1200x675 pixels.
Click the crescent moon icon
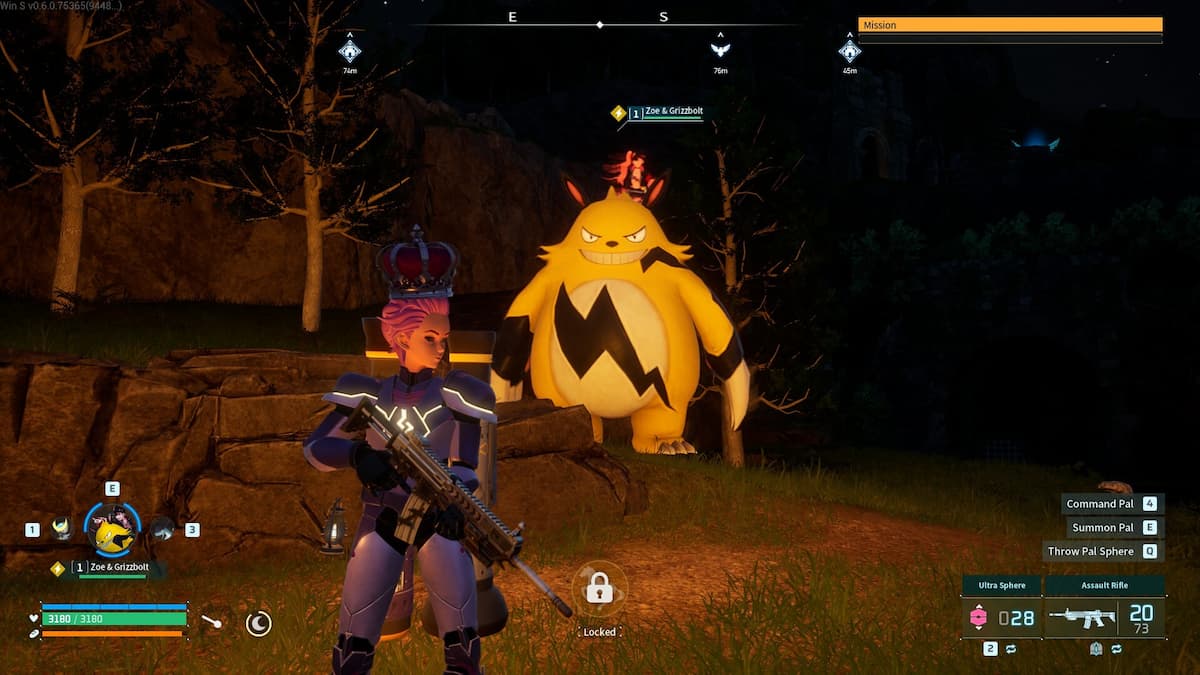click(258, 624)
